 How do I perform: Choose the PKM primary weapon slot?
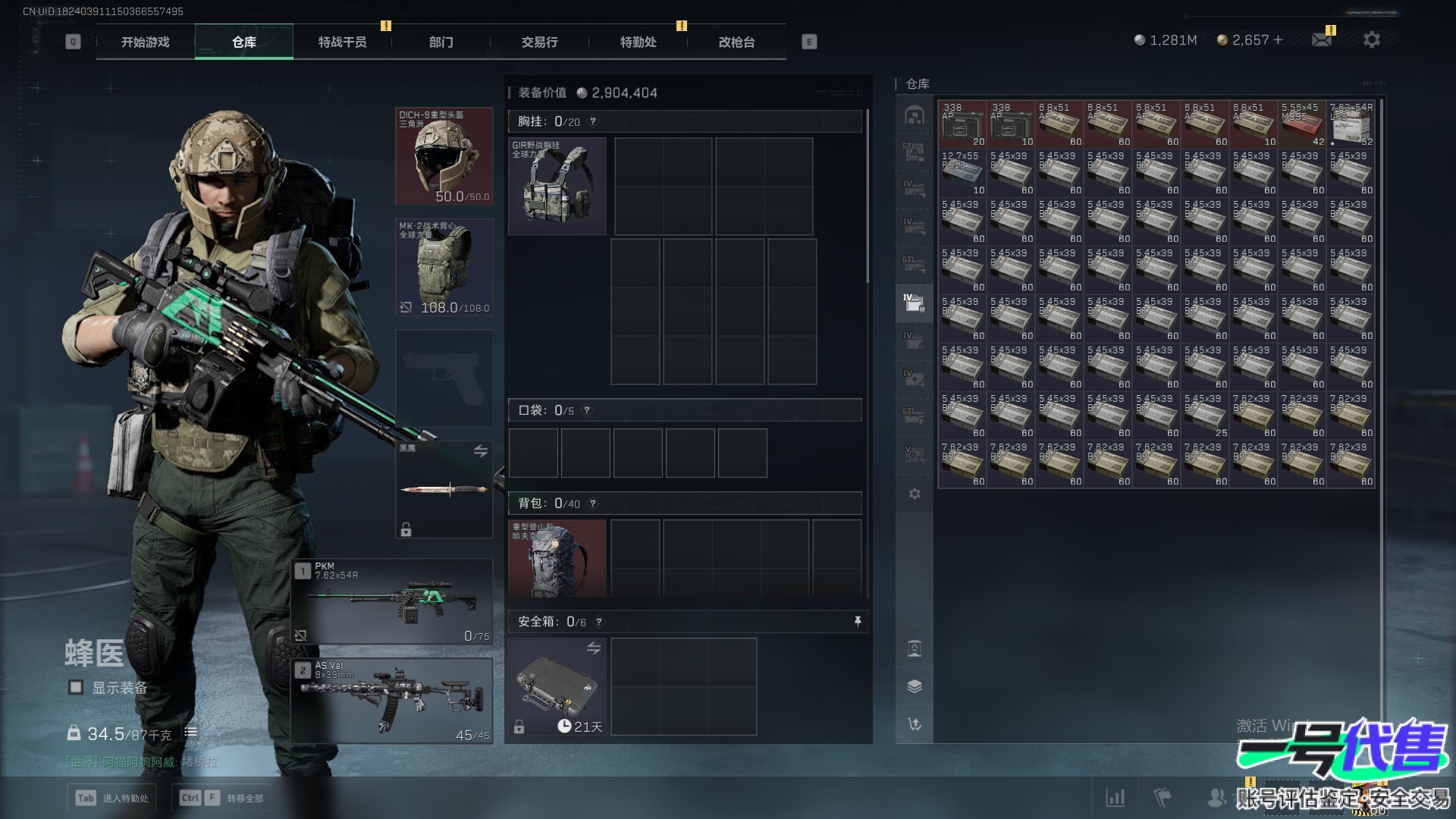coord(393,602)
